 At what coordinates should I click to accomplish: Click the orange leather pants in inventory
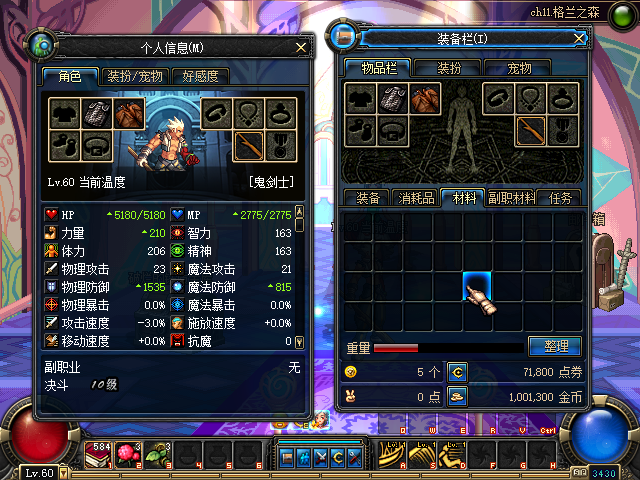(425, 98)
